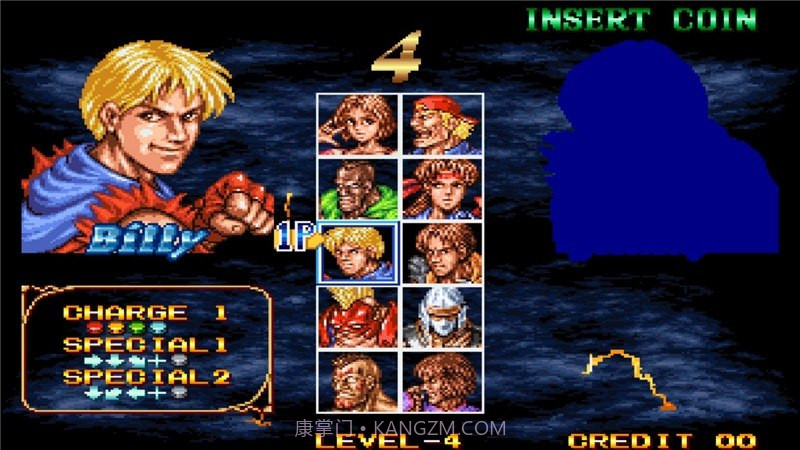Pick the dark-skinned fighter in green

tap(358, 188)
